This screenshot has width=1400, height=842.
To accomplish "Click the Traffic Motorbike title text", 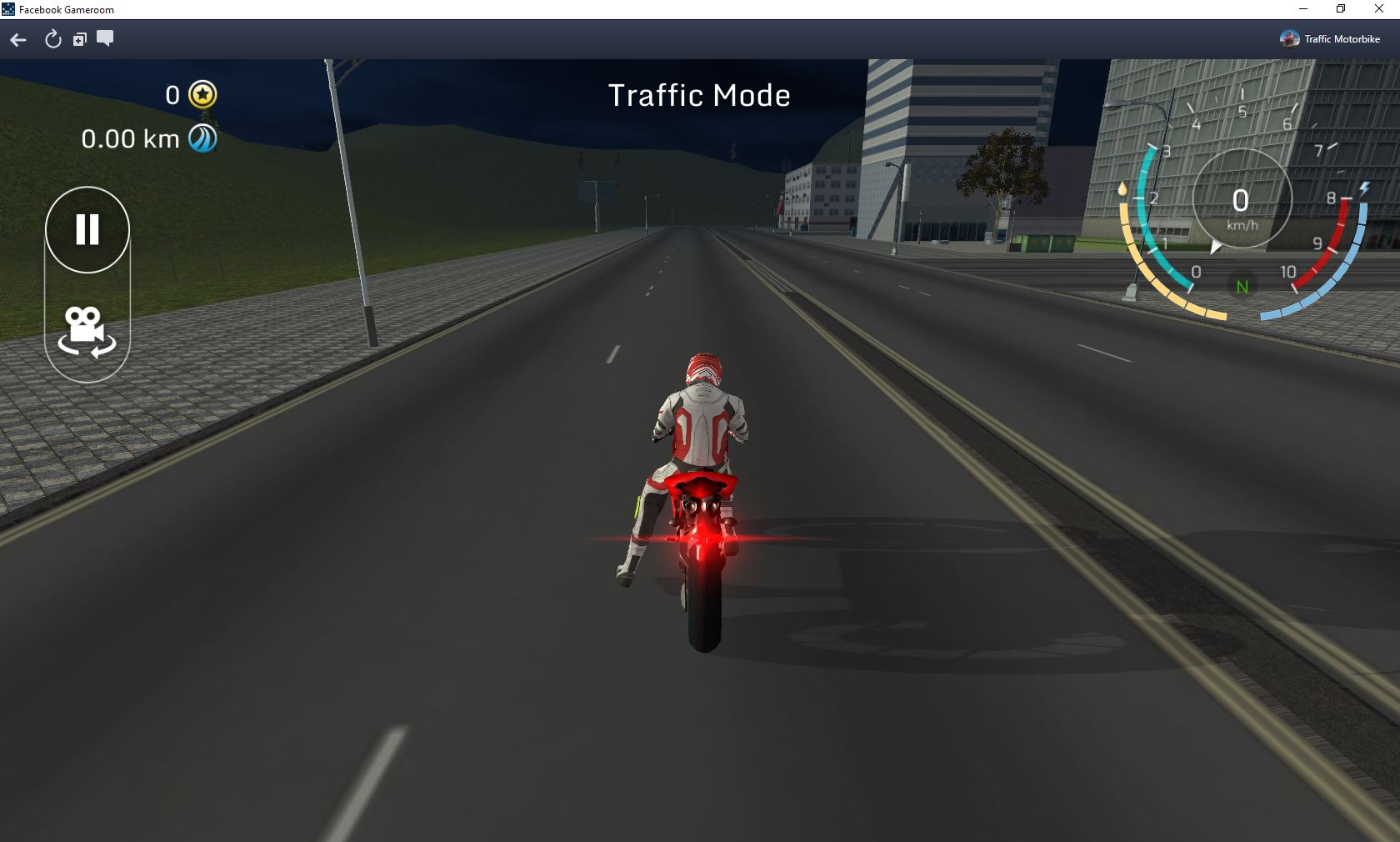I will point(1342,38).
